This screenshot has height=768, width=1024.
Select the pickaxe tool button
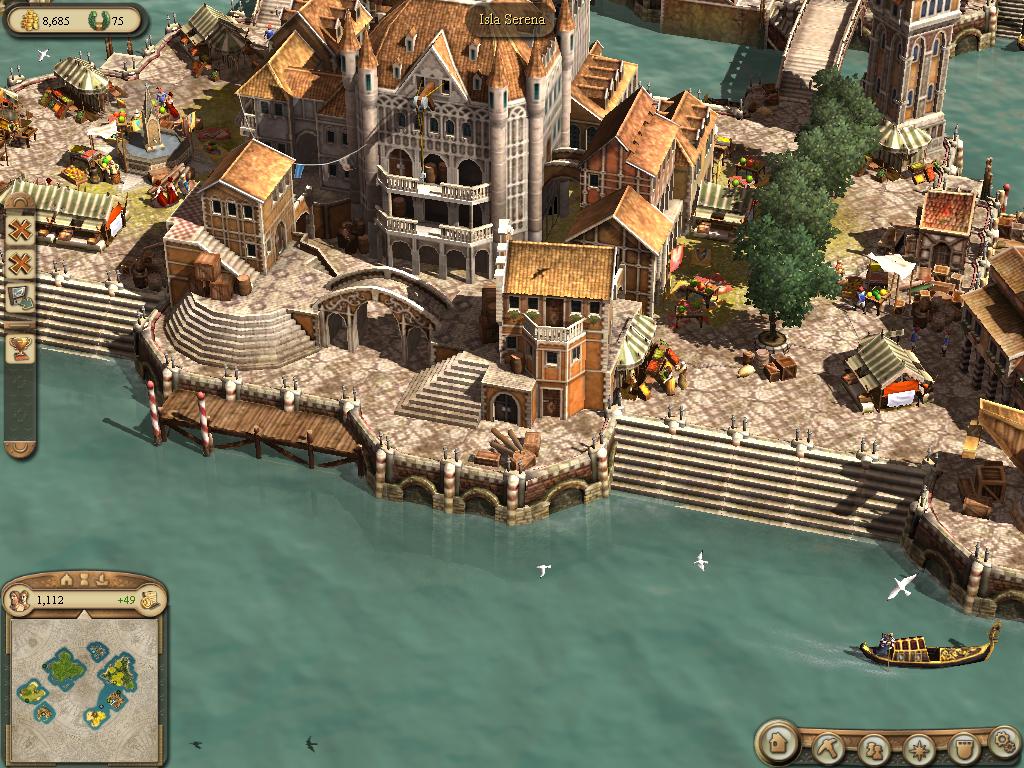click(x=828, y=747)
